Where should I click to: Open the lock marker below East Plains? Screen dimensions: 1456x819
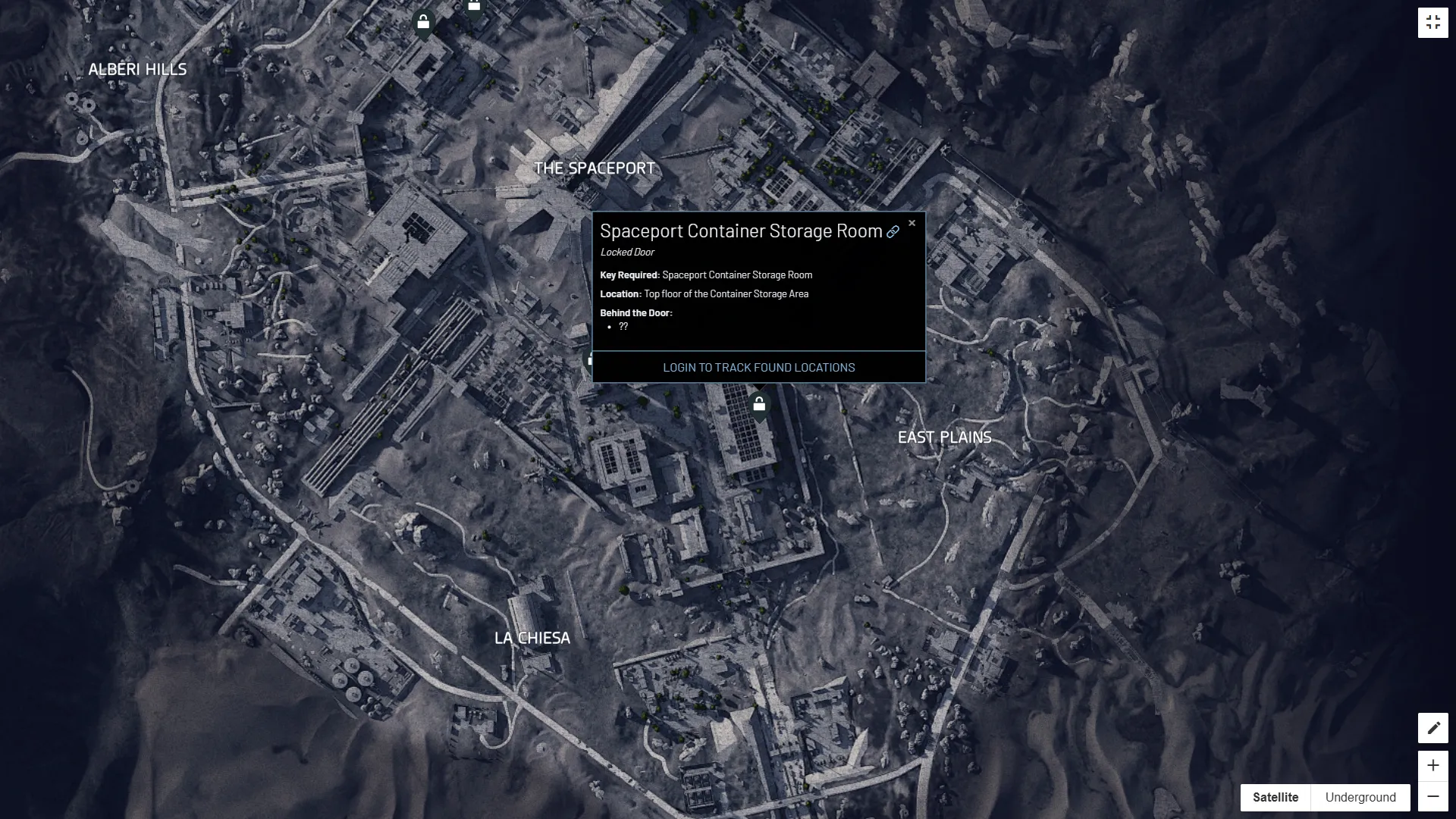[x=760, y=405]
